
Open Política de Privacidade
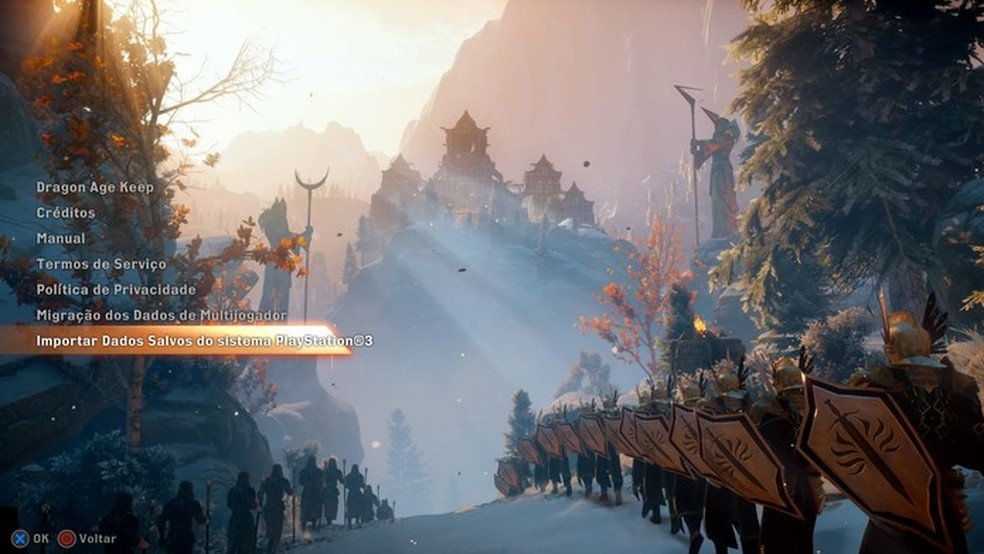(116, 290)
